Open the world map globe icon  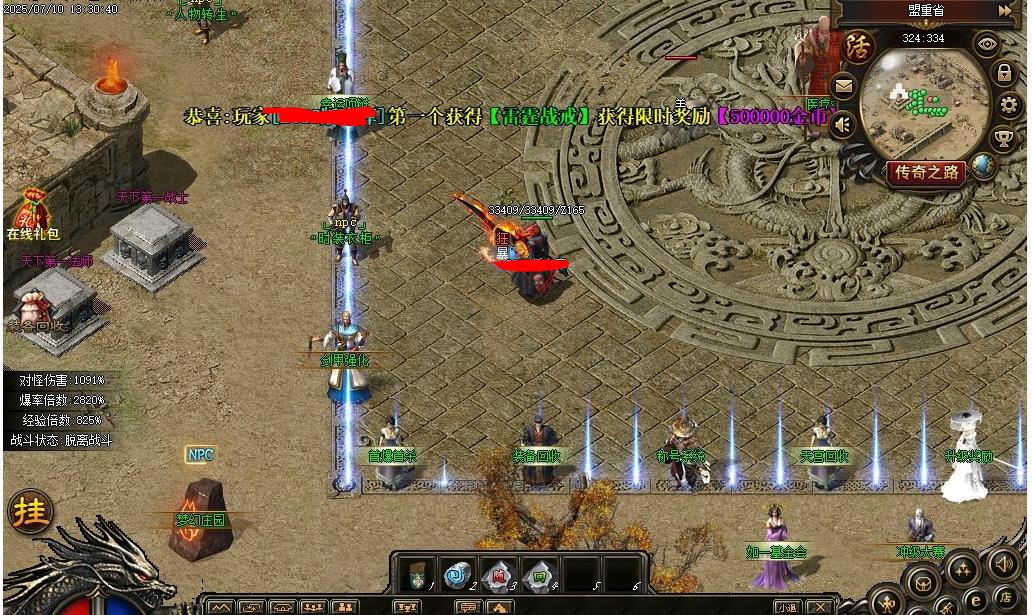(x=983, y=167)
